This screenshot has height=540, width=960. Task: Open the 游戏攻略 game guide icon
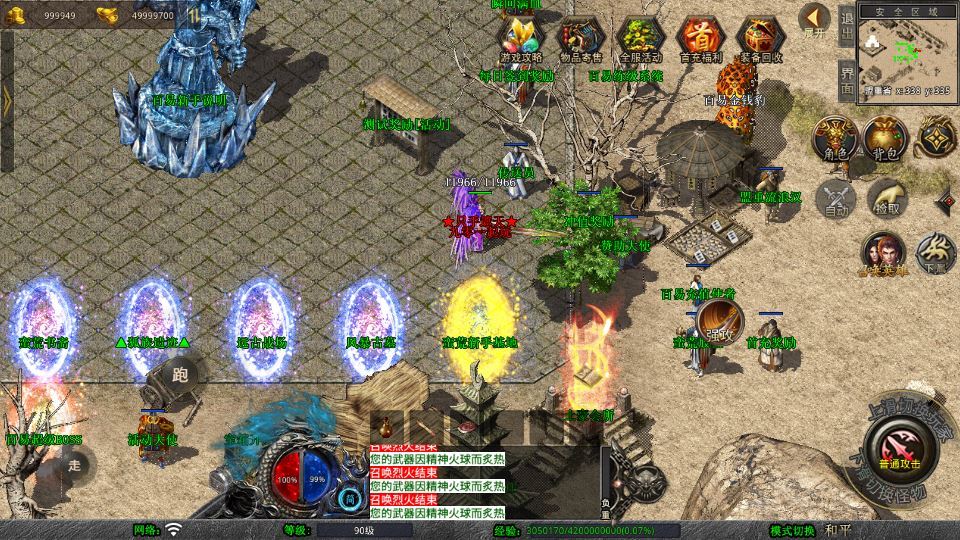pos(523,40)
